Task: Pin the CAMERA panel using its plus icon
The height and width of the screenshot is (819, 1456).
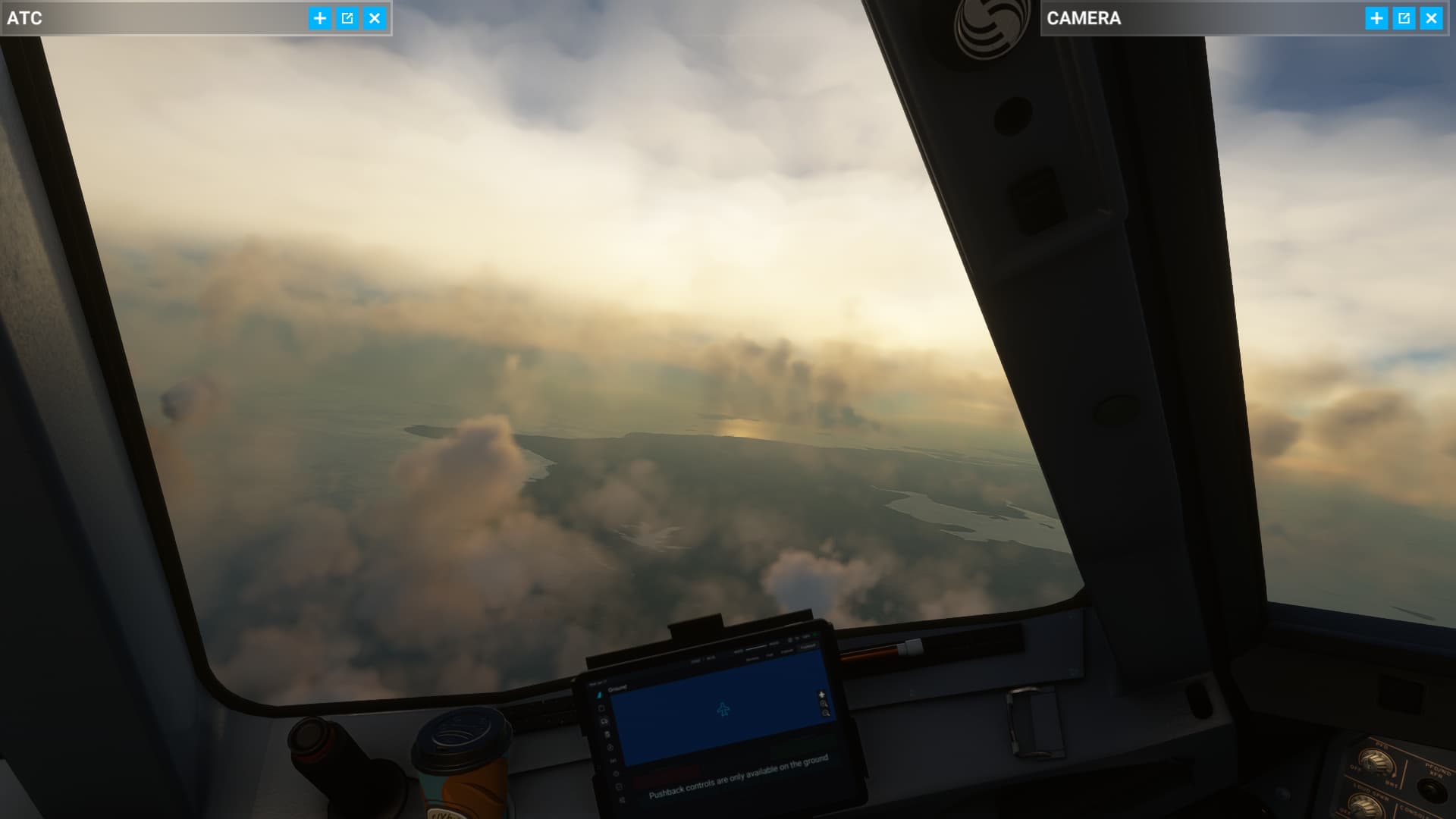Action: pos(1377,18)
